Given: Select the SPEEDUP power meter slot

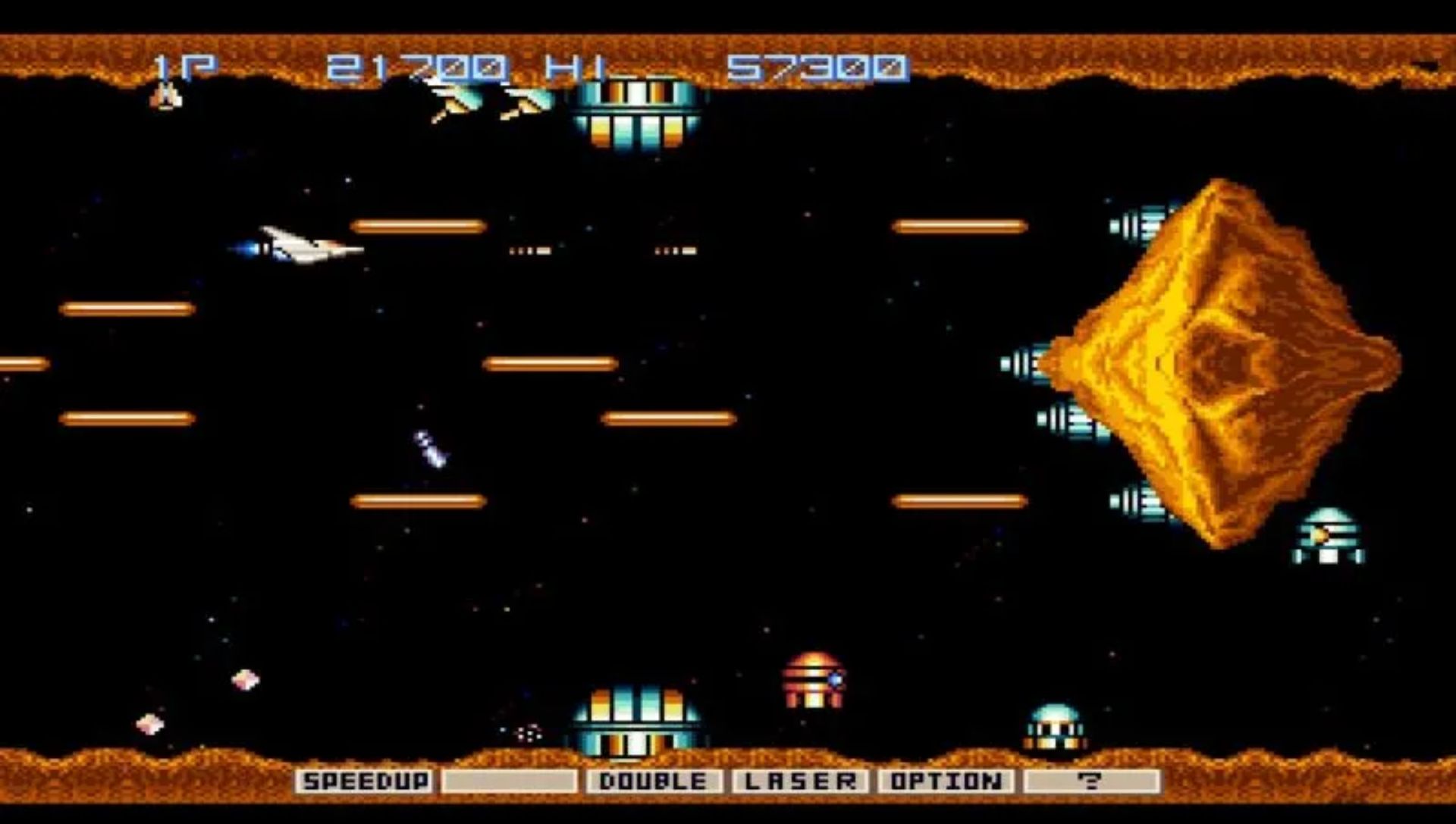Looking at the screenshot, I should coord(366,781).
